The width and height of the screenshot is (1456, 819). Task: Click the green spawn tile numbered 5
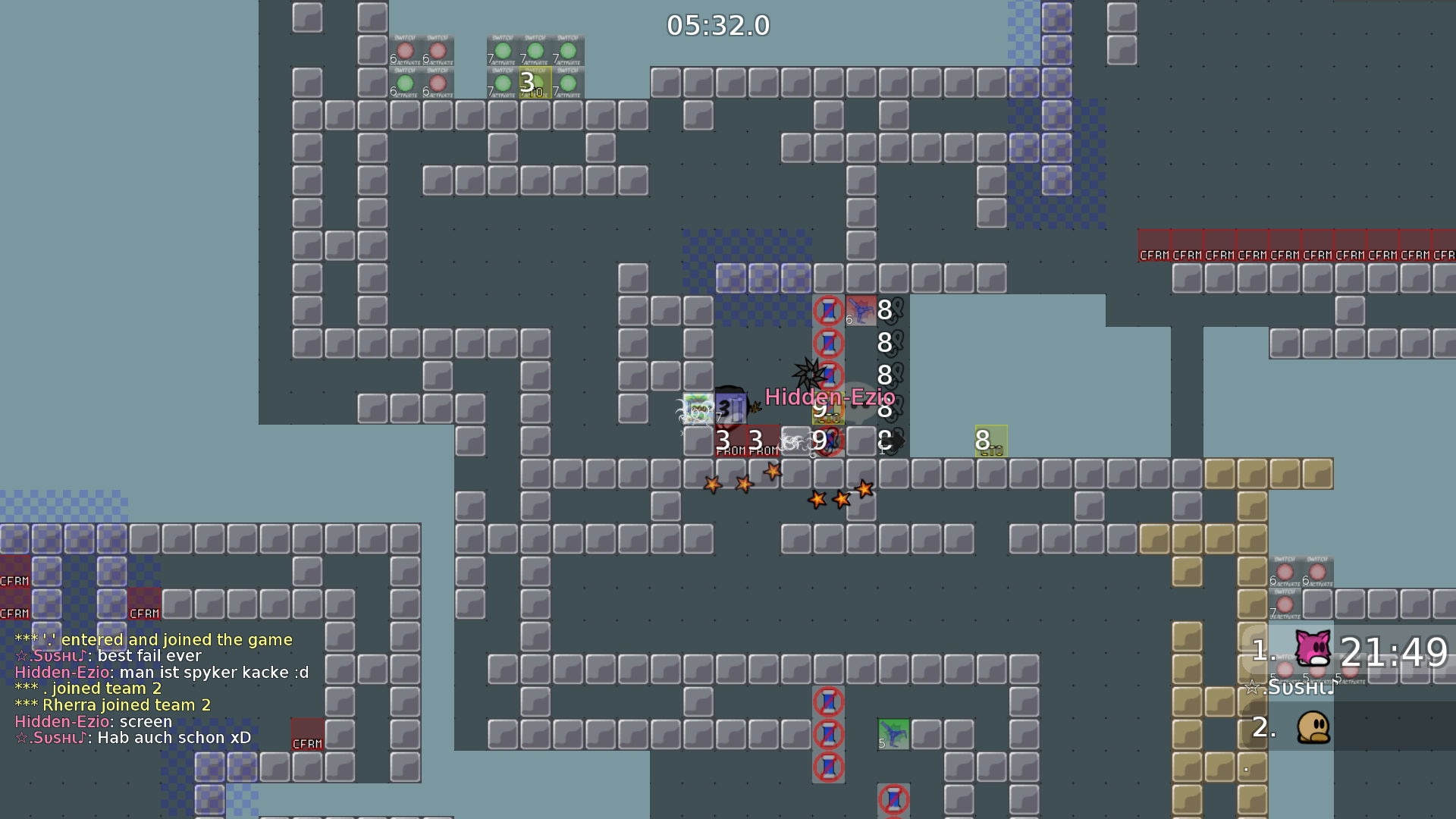(x=893, y=734)
